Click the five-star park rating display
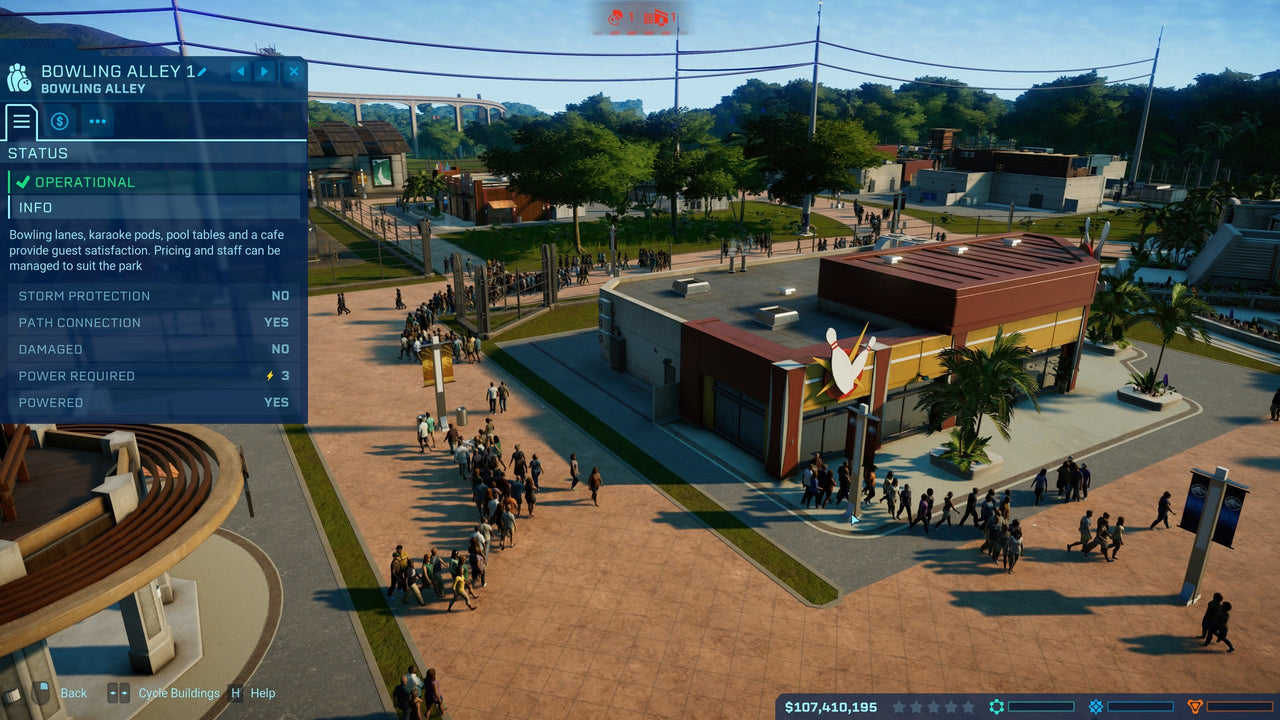1280x720 pixels. (x=935, y=706)
